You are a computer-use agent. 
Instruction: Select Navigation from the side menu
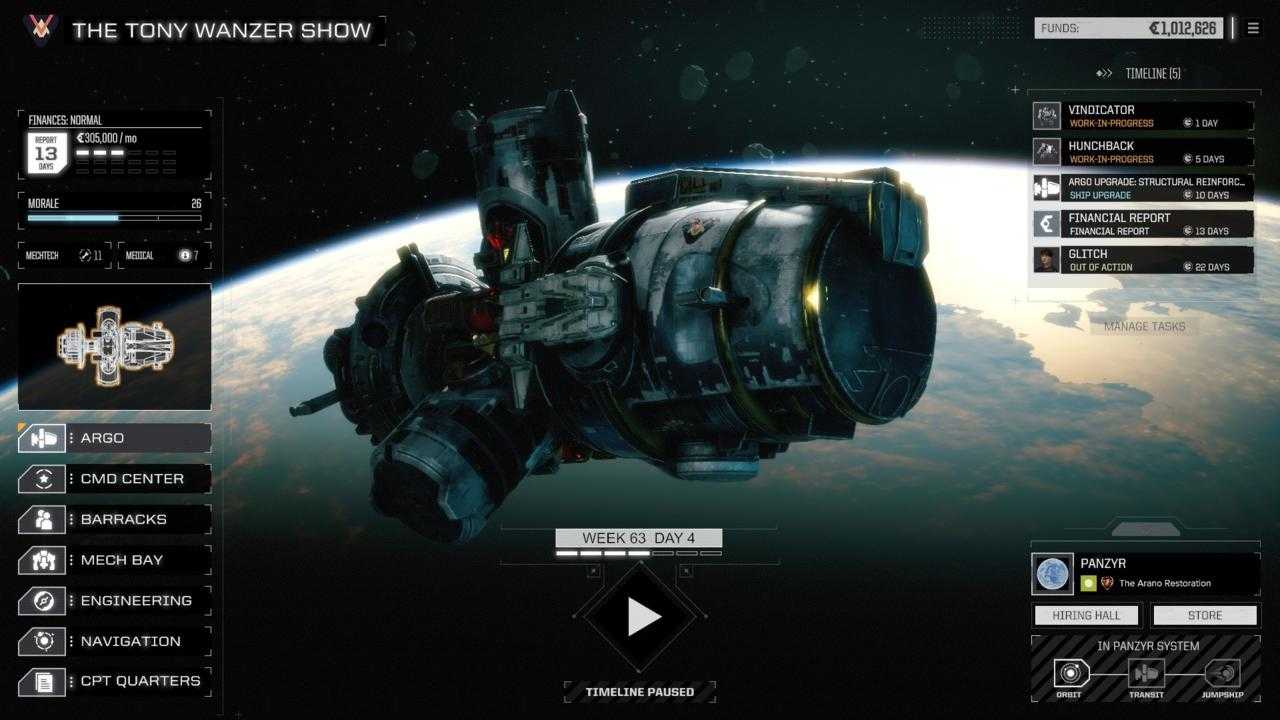(x=114, y=641)
